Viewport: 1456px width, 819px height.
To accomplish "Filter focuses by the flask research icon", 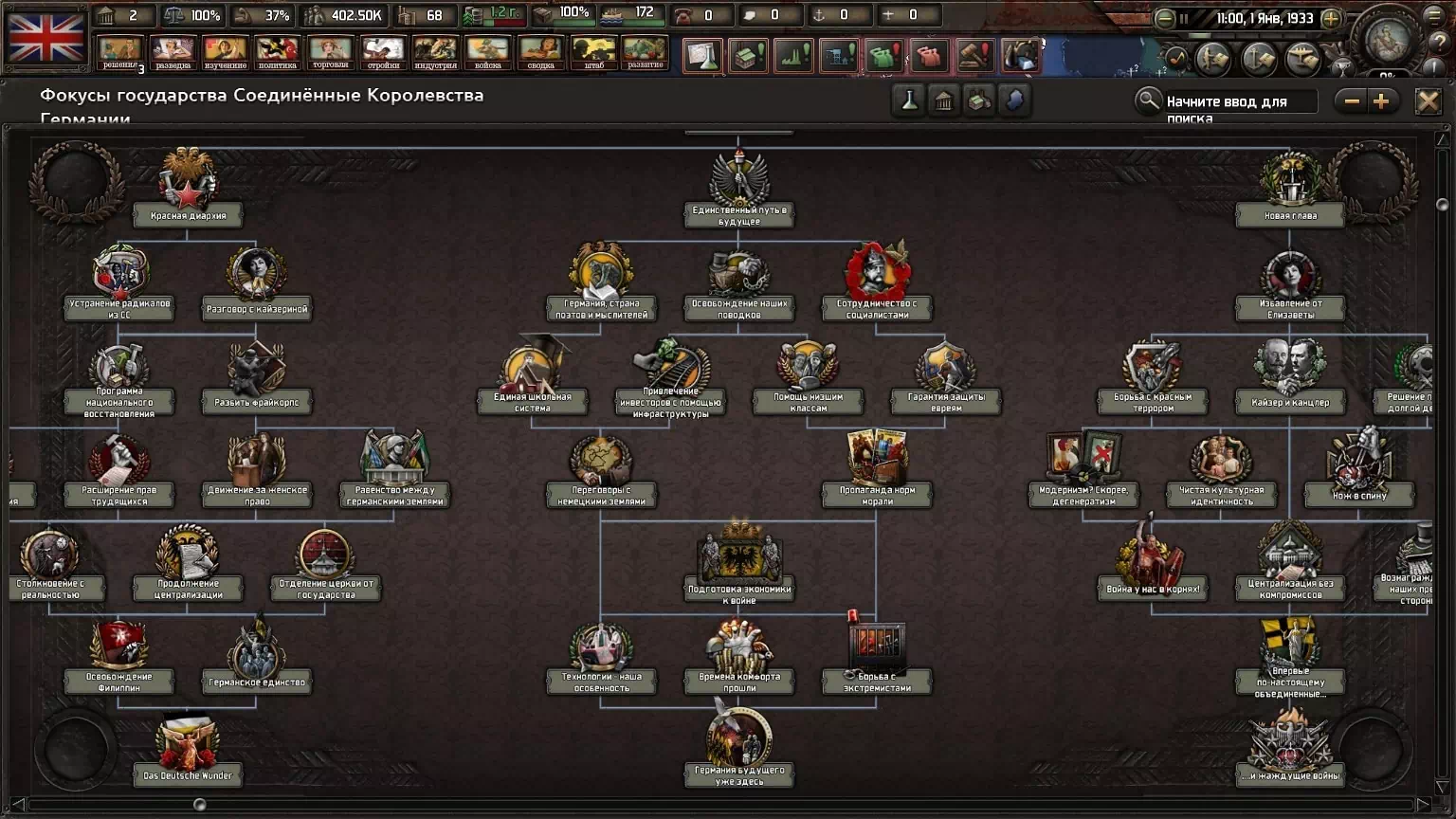I will pyautogui.click(x=909, y=101).
